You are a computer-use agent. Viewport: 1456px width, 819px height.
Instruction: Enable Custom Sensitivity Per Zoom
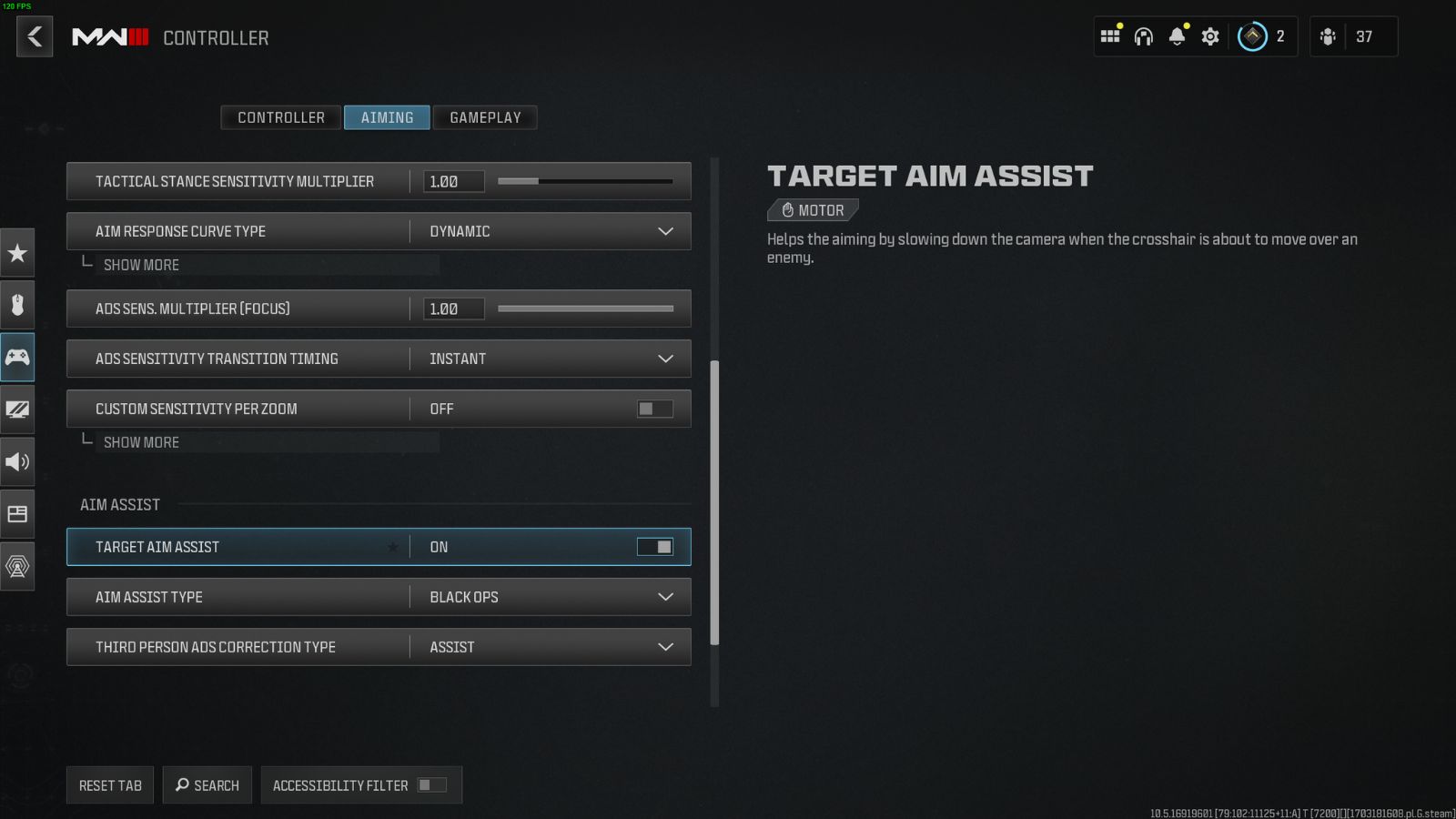tap(653, 409)
